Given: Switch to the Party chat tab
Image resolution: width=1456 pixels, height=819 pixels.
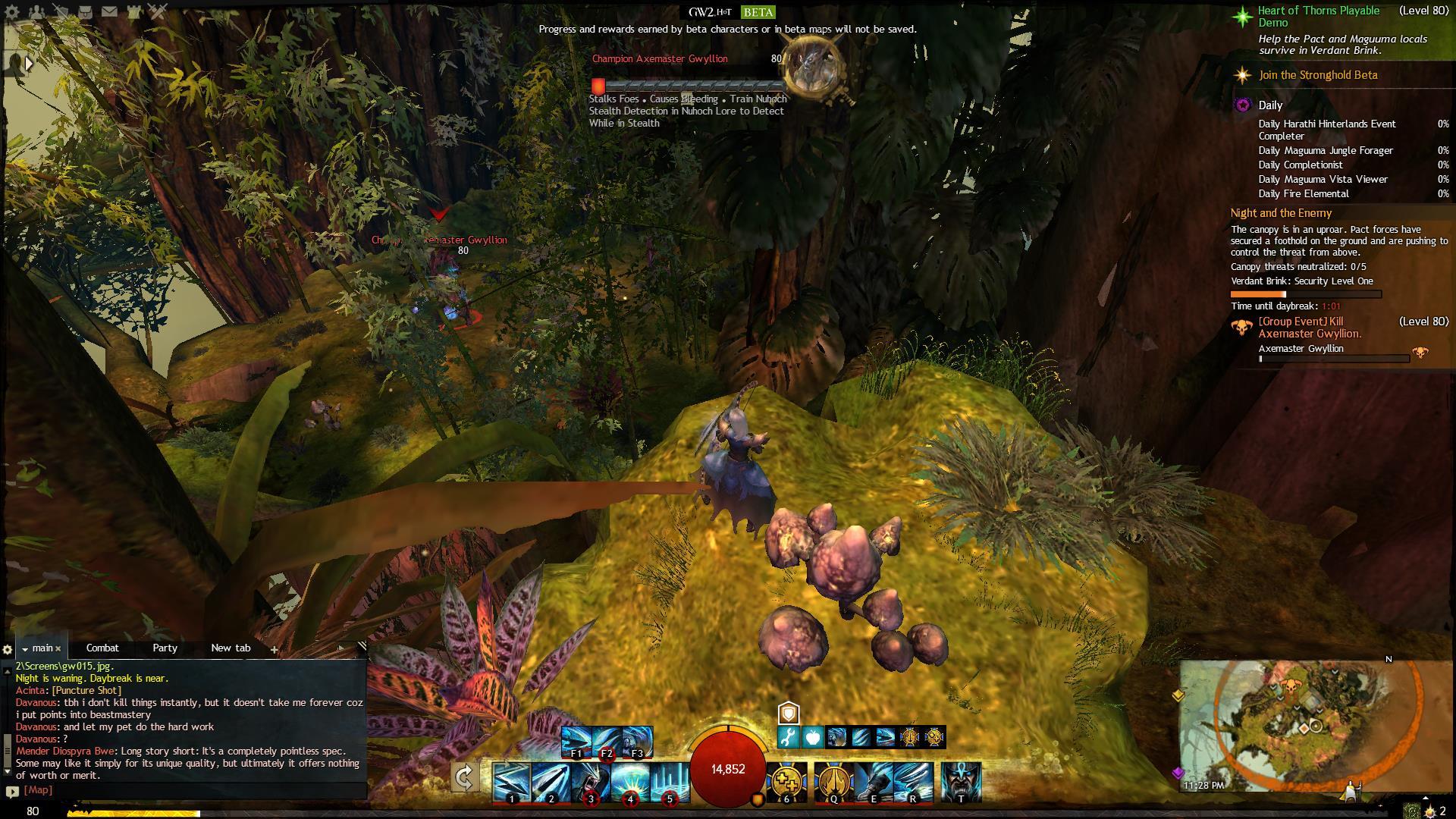Looking at the screenshot, I should [x=165, y=648].
